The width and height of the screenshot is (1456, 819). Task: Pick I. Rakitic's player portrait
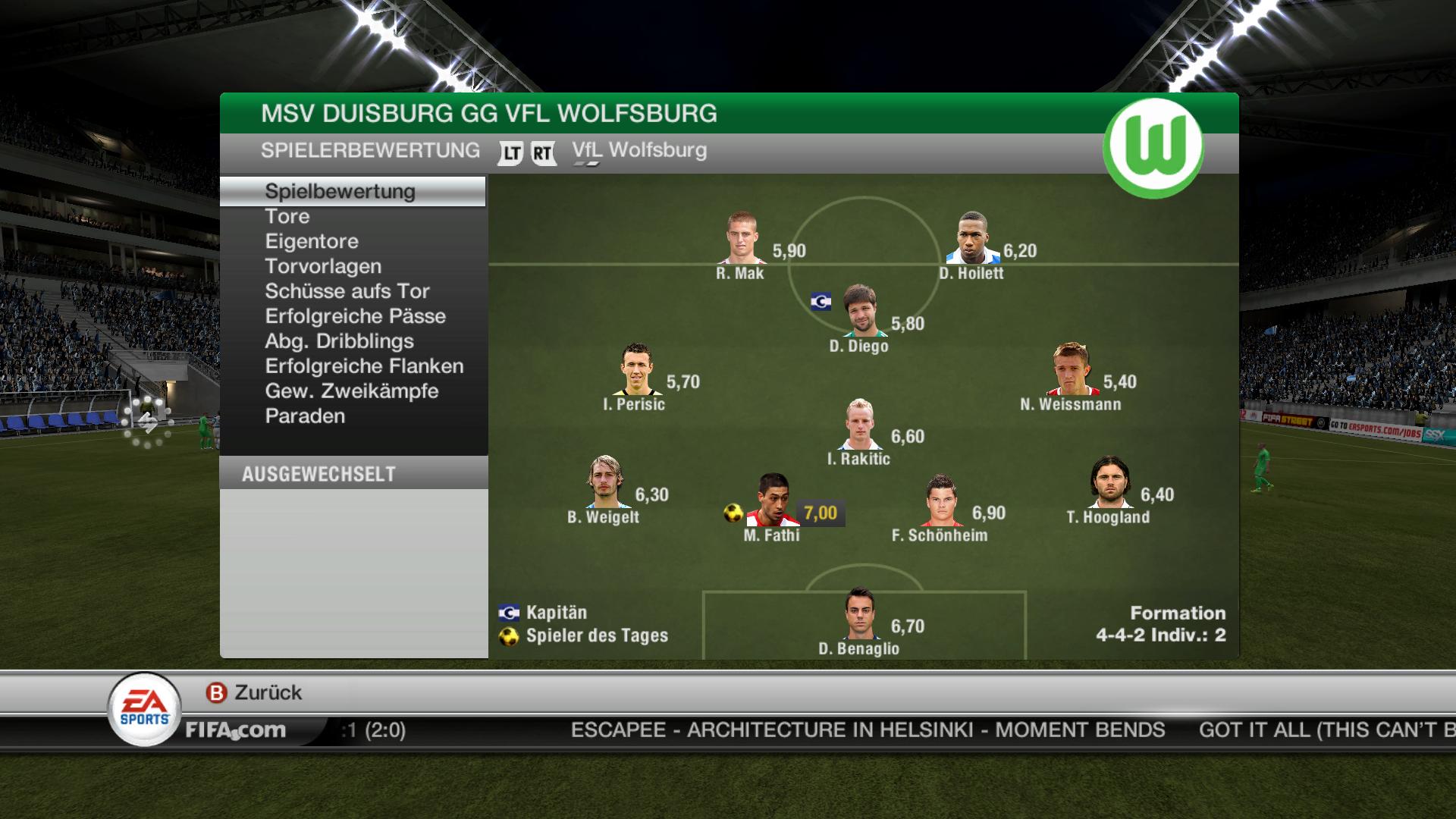[x=860, y=424]
